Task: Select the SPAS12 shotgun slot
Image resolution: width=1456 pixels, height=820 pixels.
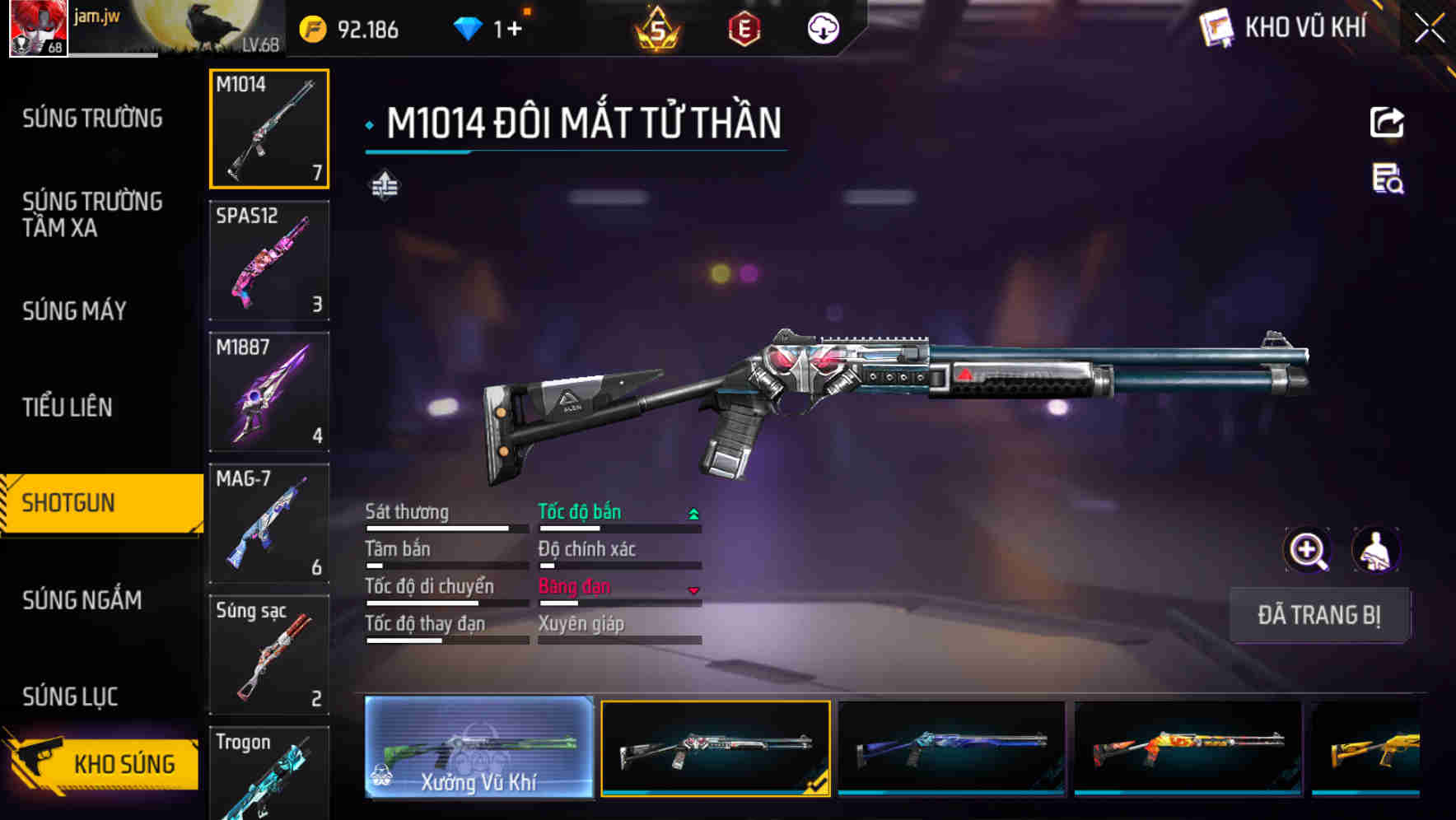Action: point(269,260)
